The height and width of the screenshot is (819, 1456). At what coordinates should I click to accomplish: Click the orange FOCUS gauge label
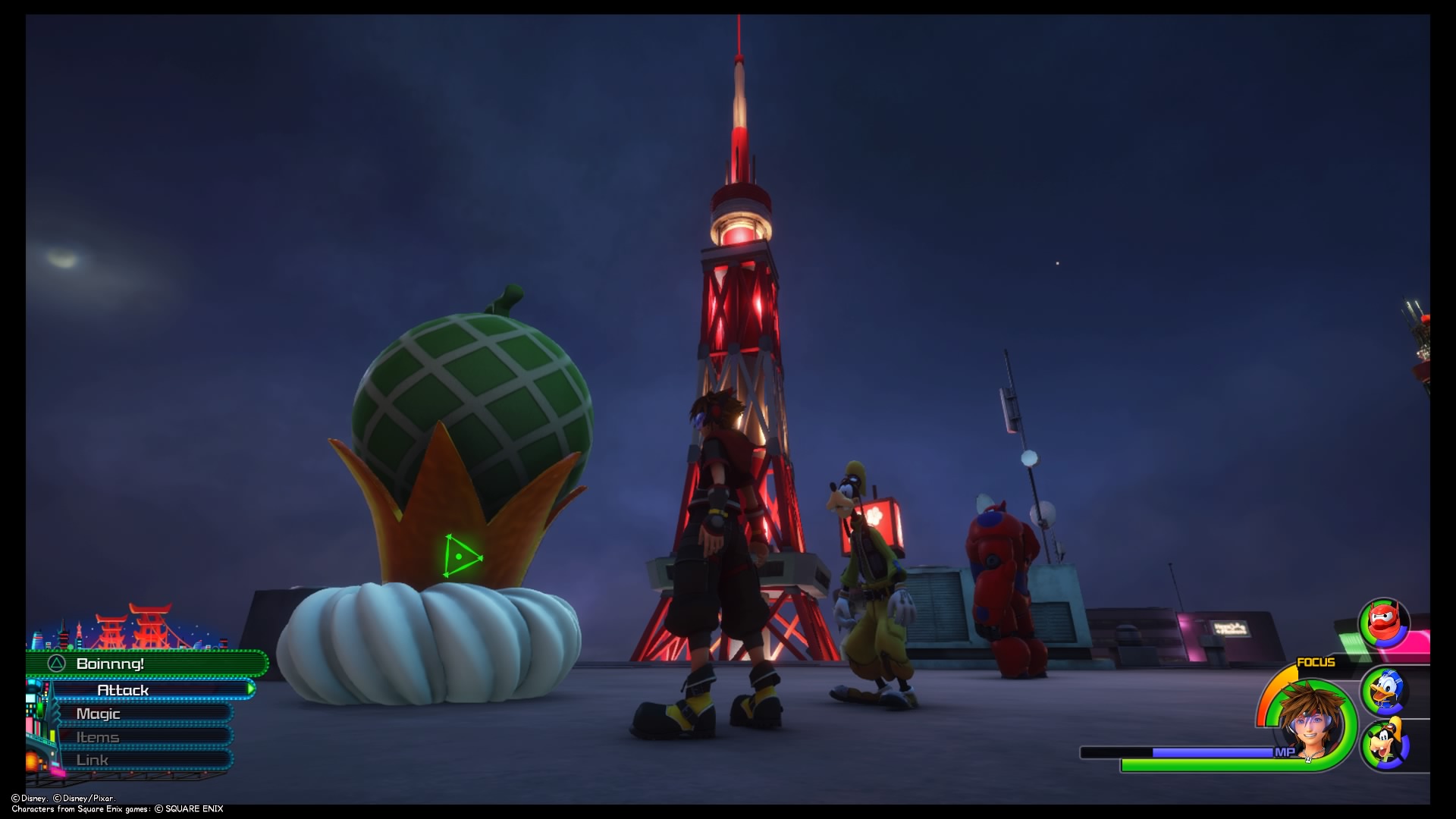click(x=1316, y=662)
